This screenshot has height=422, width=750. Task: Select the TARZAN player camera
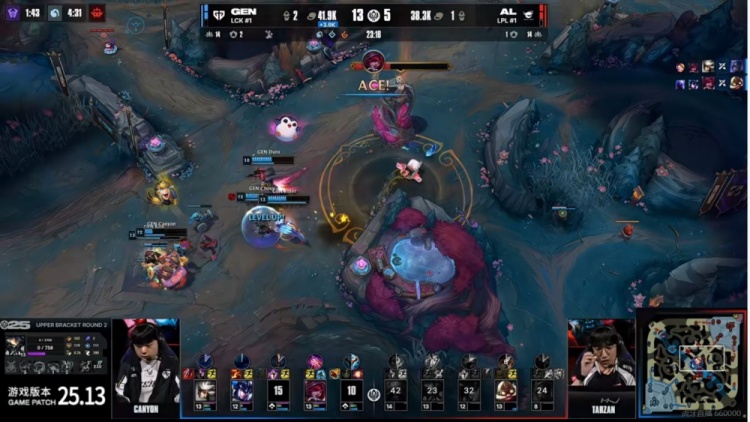coord(601,360)
